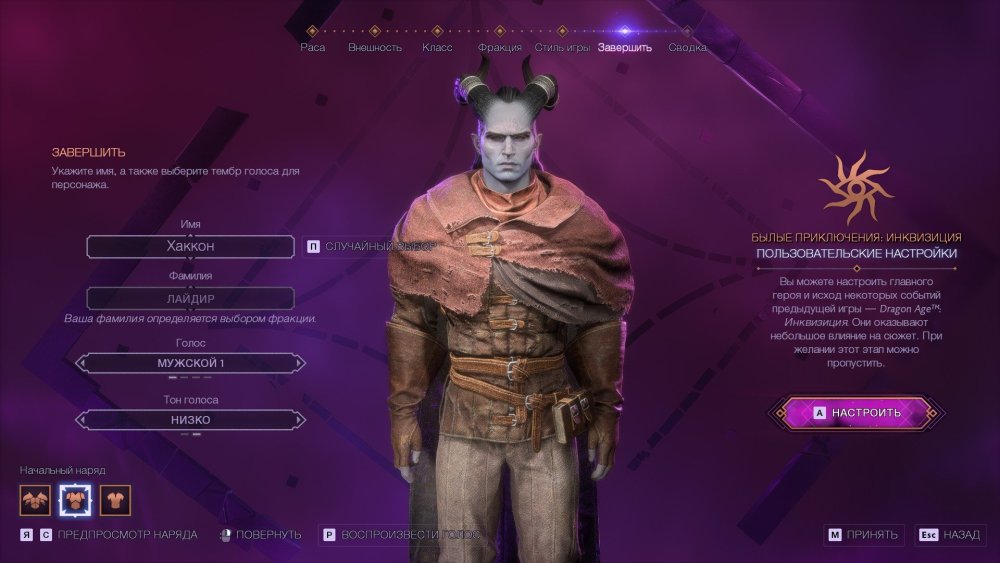The image size is (1000, 563).
Task: Select previous voice with left arrow
Action: 81,363
